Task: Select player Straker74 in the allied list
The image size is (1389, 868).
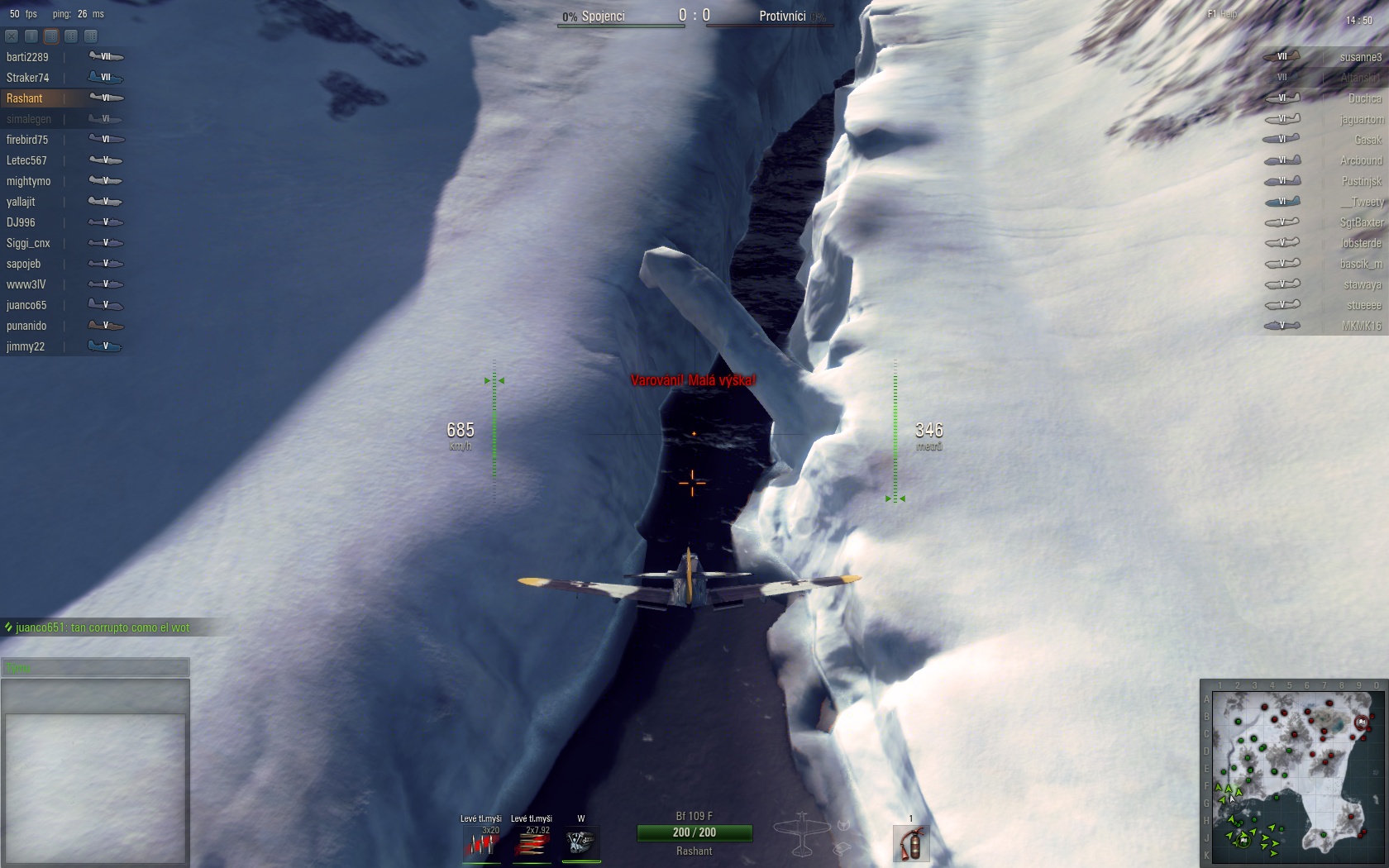Action: (27, 78)
